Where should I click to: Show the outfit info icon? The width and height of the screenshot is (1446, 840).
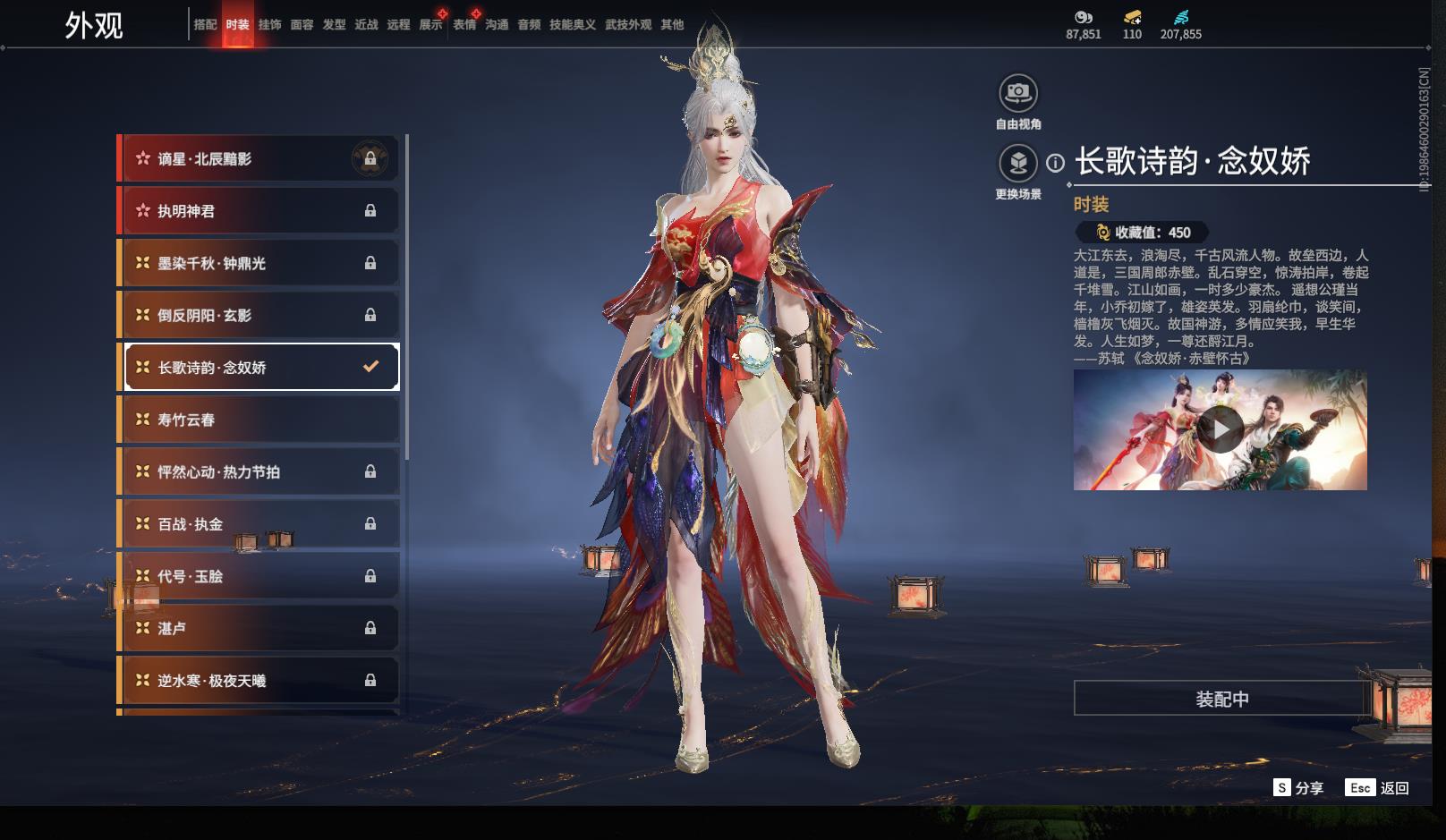pyautogui.click(x=1056, y=163)
